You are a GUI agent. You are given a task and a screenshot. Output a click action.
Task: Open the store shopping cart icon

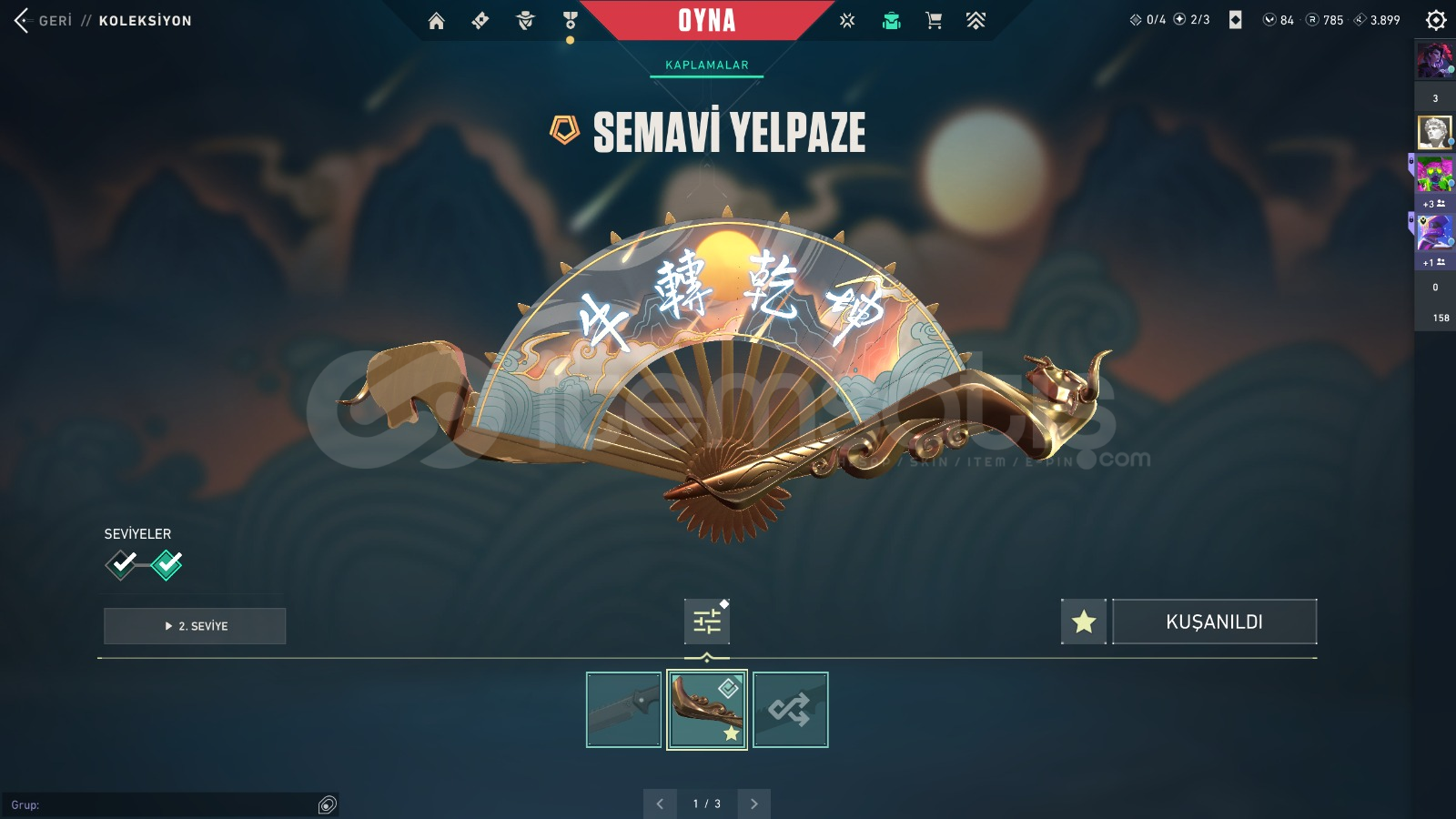934,21
